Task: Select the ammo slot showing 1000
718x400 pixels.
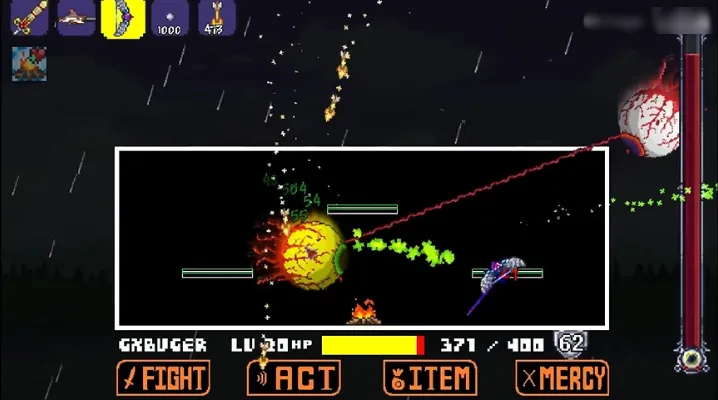Action: click(x=170, y=17)
